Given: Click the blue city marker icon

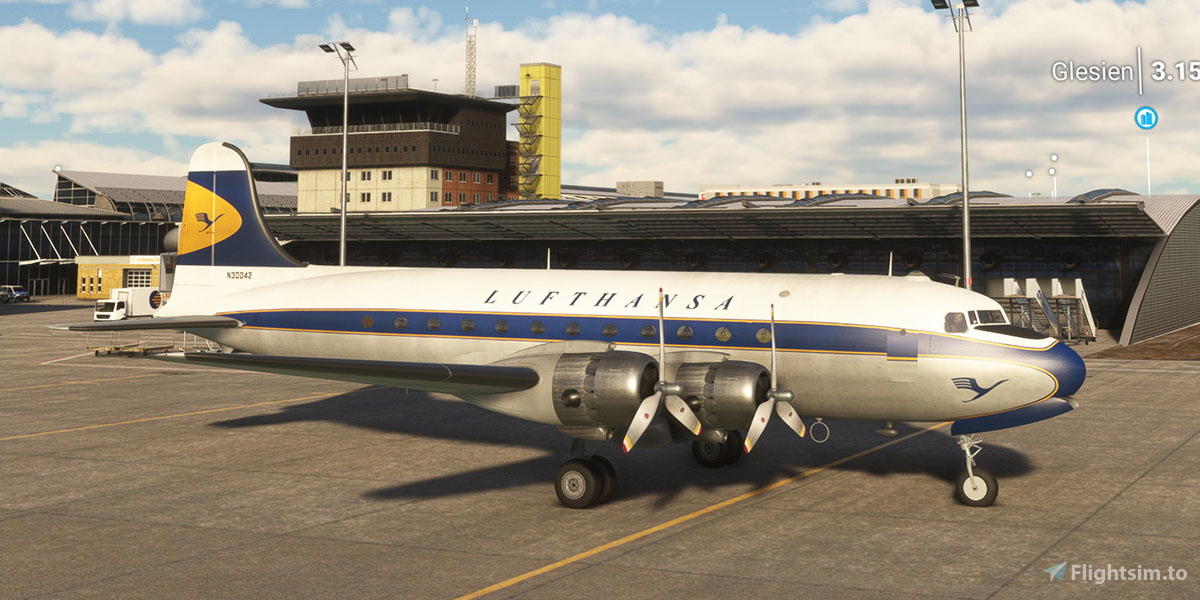Looking at the screenshot, I should coord(1145,118).
